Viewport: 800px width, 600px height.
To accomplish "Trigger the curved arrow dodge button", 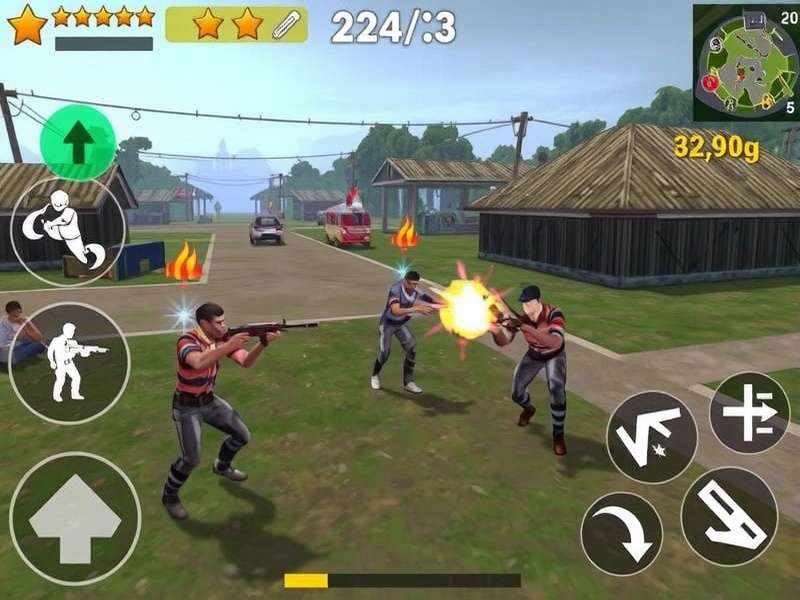I will [621, 533].
